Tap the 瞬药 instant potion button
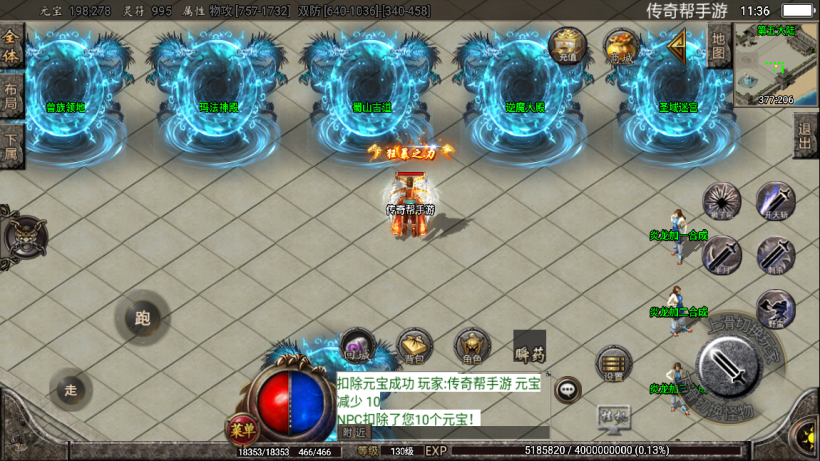 click(529, 347)
